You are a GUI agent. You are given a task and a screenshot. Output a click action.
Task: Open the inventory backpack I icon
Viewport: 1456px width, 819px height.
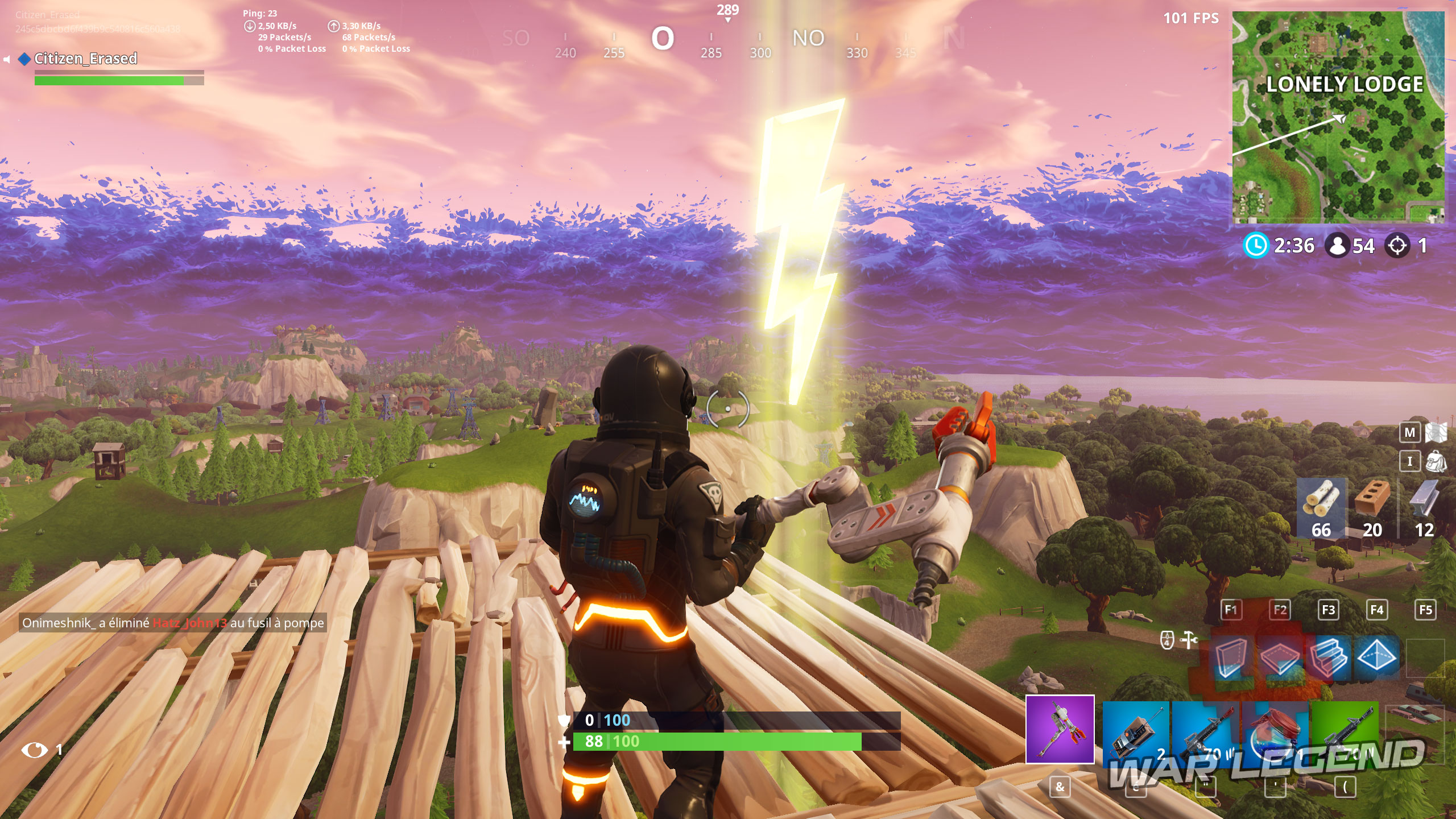(x=1410, y=462)
